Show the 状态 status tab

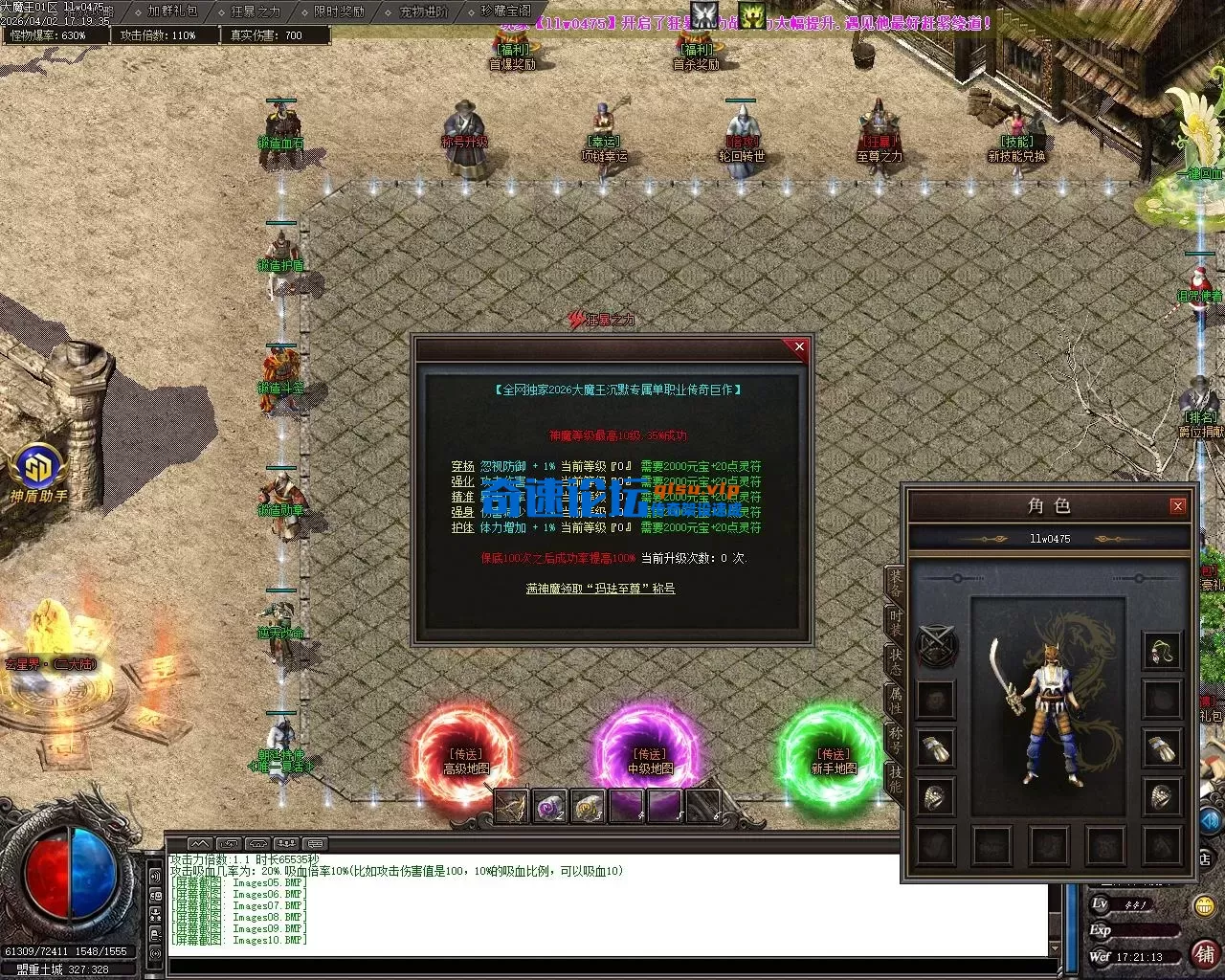coord(895,660)
